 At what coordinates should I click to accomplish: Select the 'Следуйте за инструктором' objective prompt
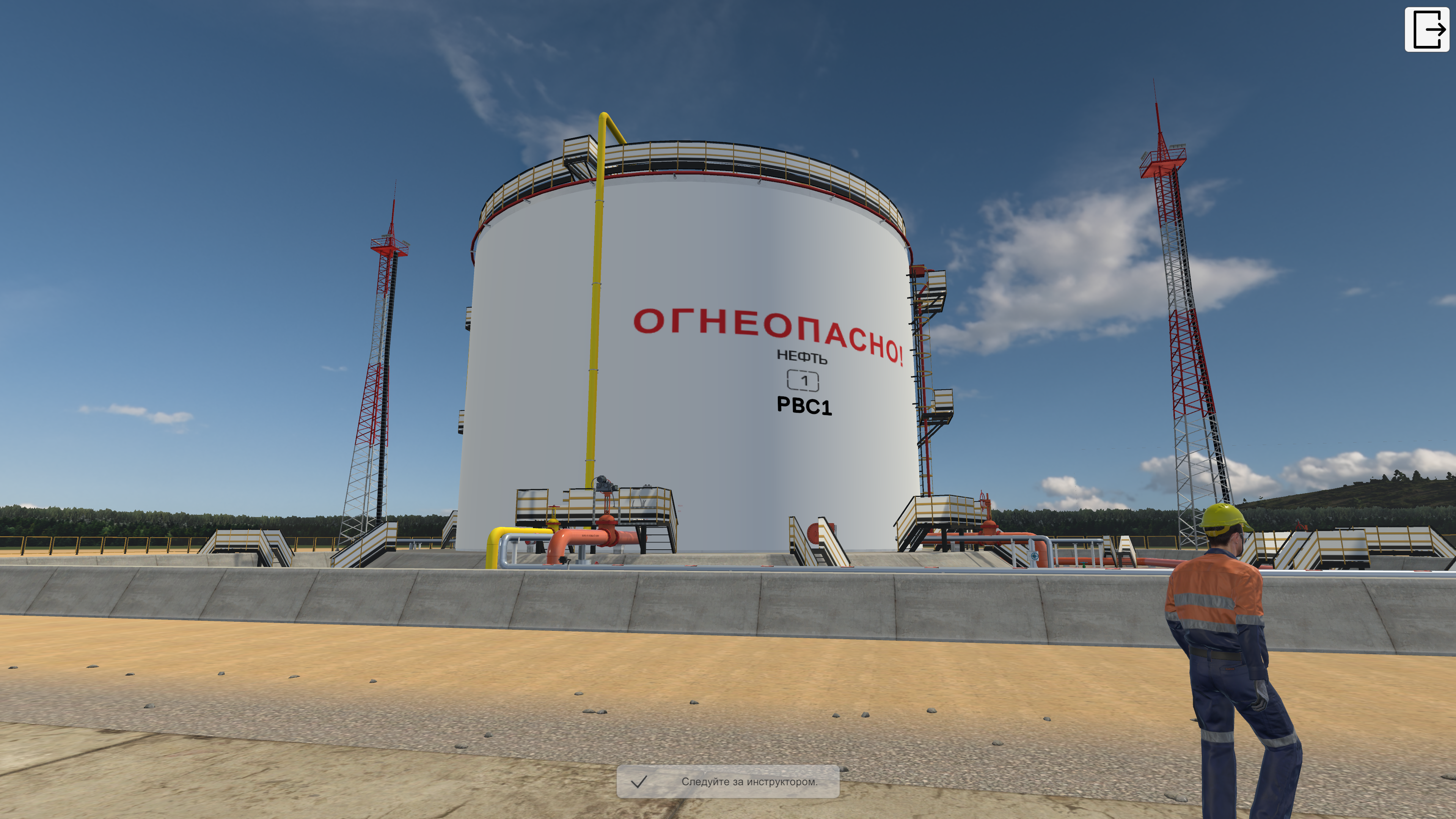tap(728, 782)
